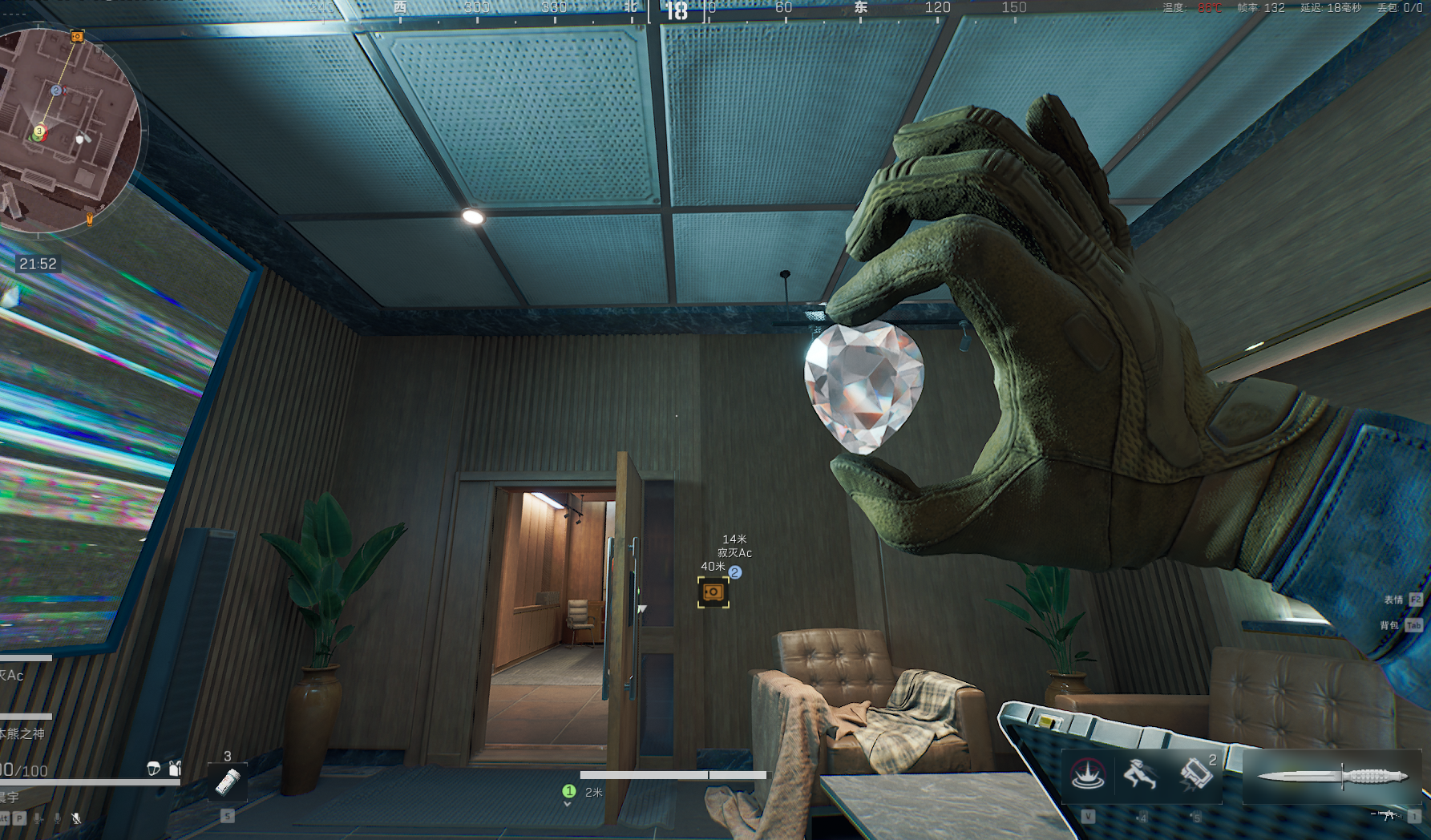
Task: Select teammate 2 marker on the minimap
Action: (x=56, y=91)
